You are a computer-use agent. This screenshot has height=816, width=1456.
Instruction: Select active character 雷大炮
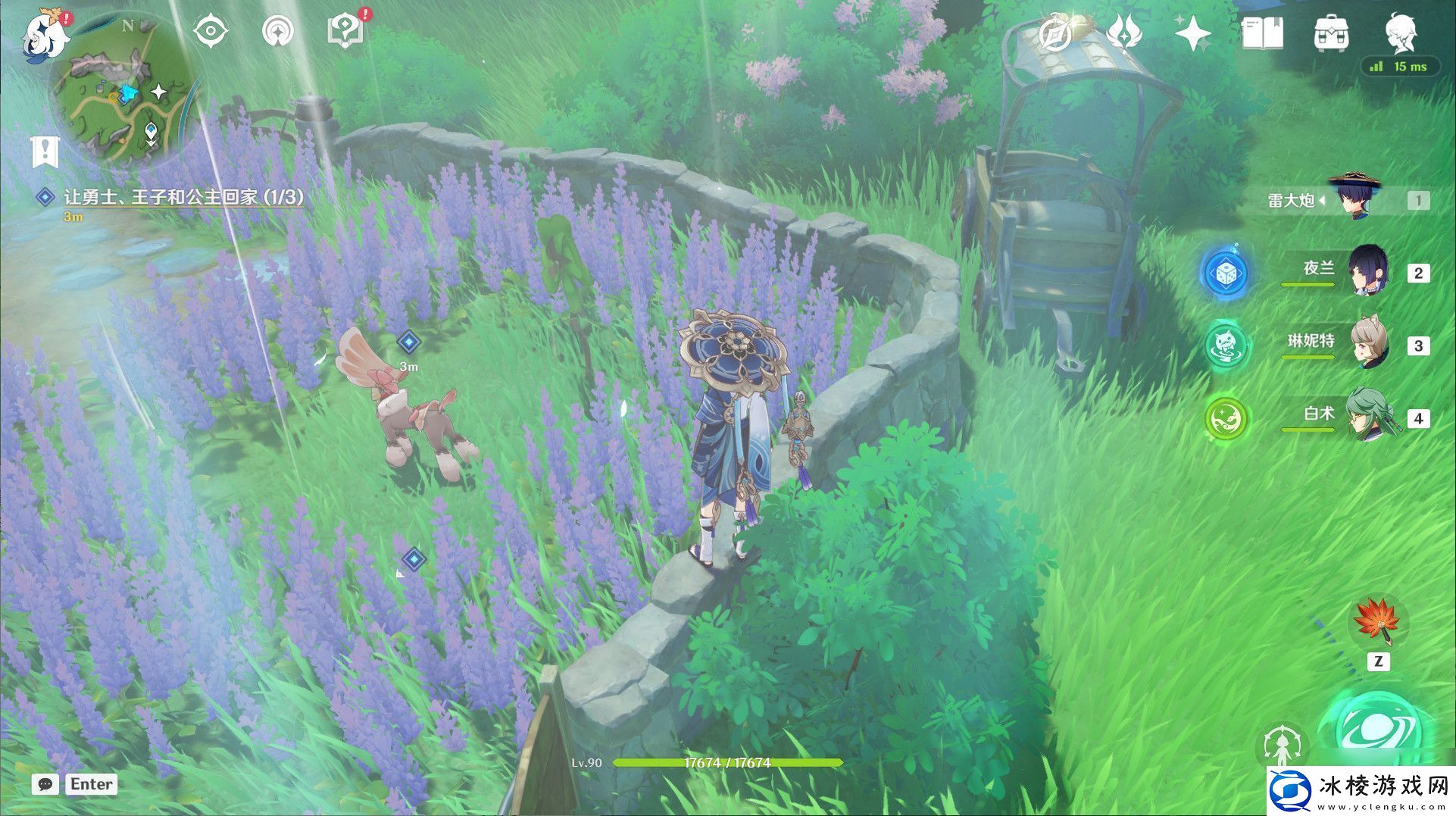pos(1354,199)
